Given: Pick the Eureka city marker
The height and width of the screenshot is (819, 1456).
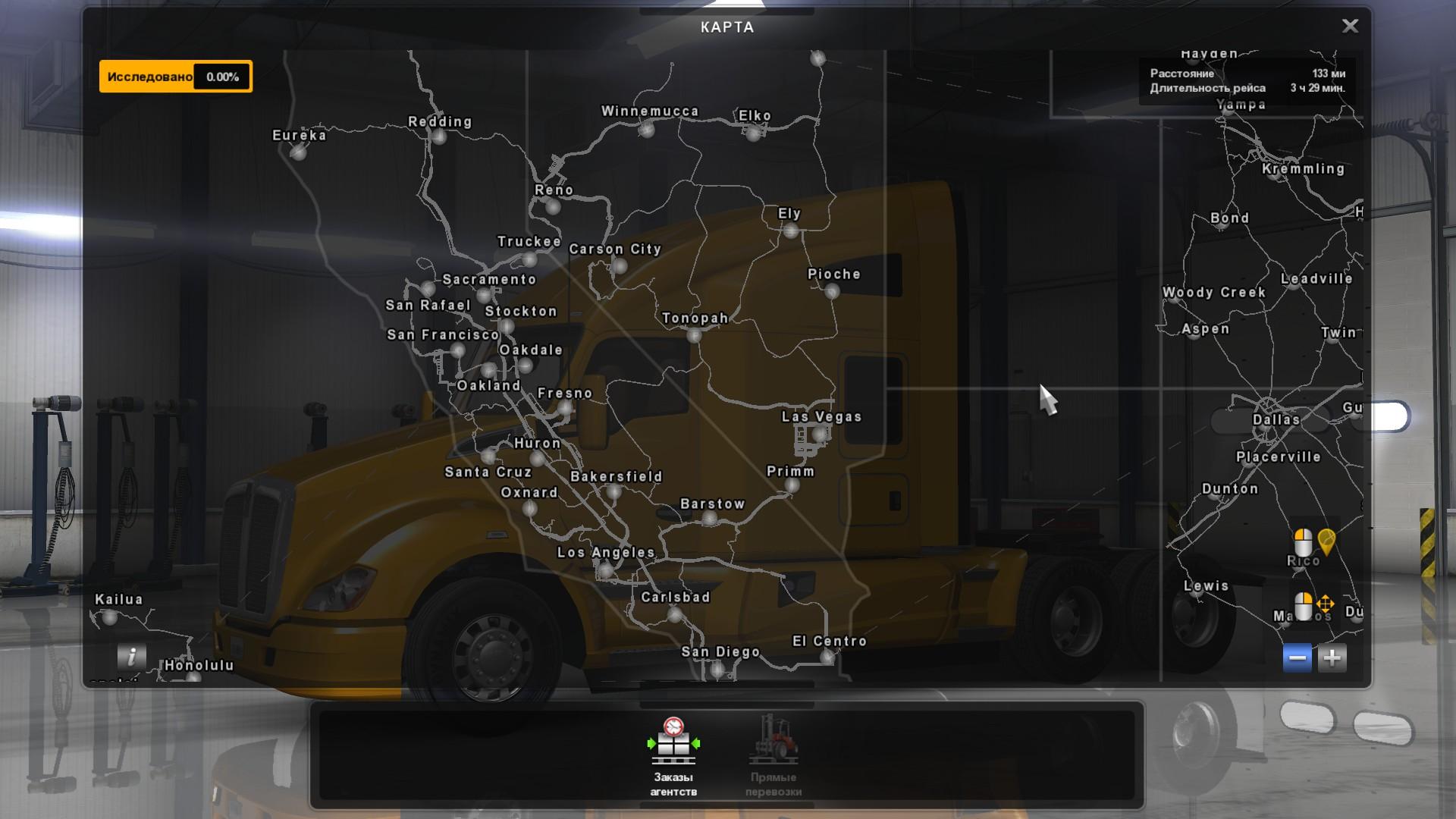Looking at the screenshot, I should tap(298, 152).
